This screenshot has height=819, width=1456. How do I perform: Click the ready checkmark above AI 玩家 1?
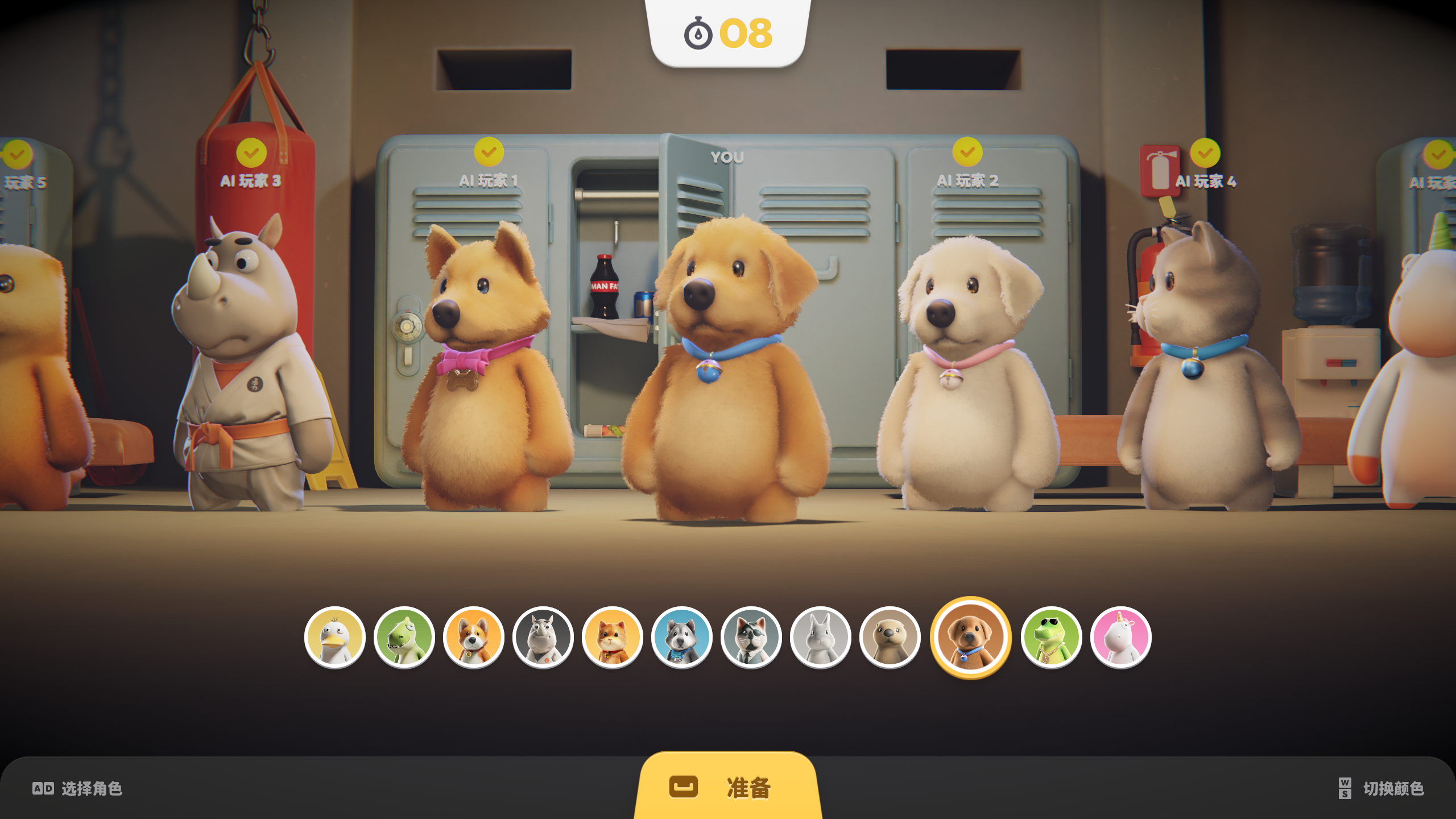click(x=488, y=152)
